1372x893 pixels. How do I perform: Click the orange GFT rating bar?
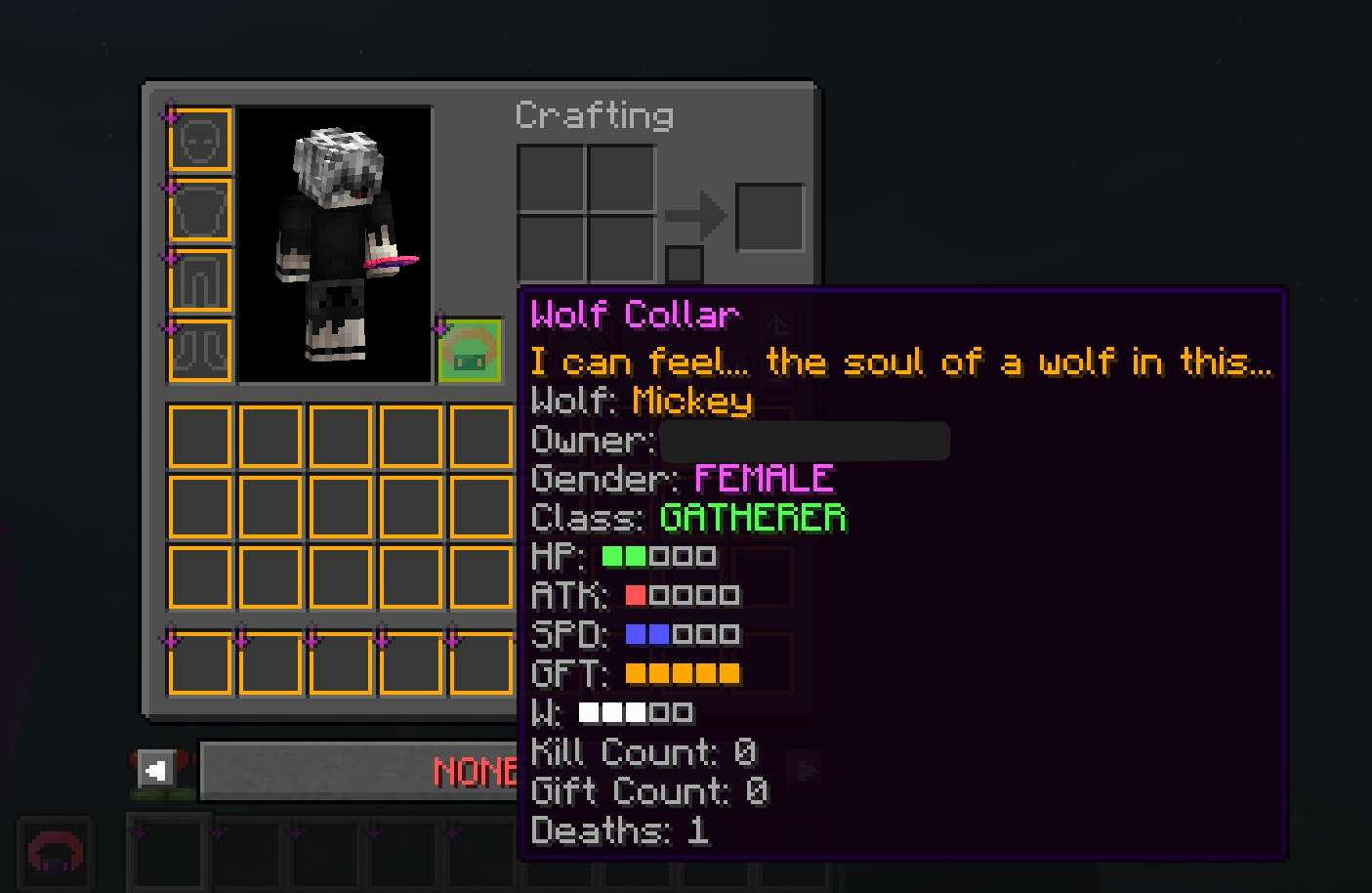[683, 672]
